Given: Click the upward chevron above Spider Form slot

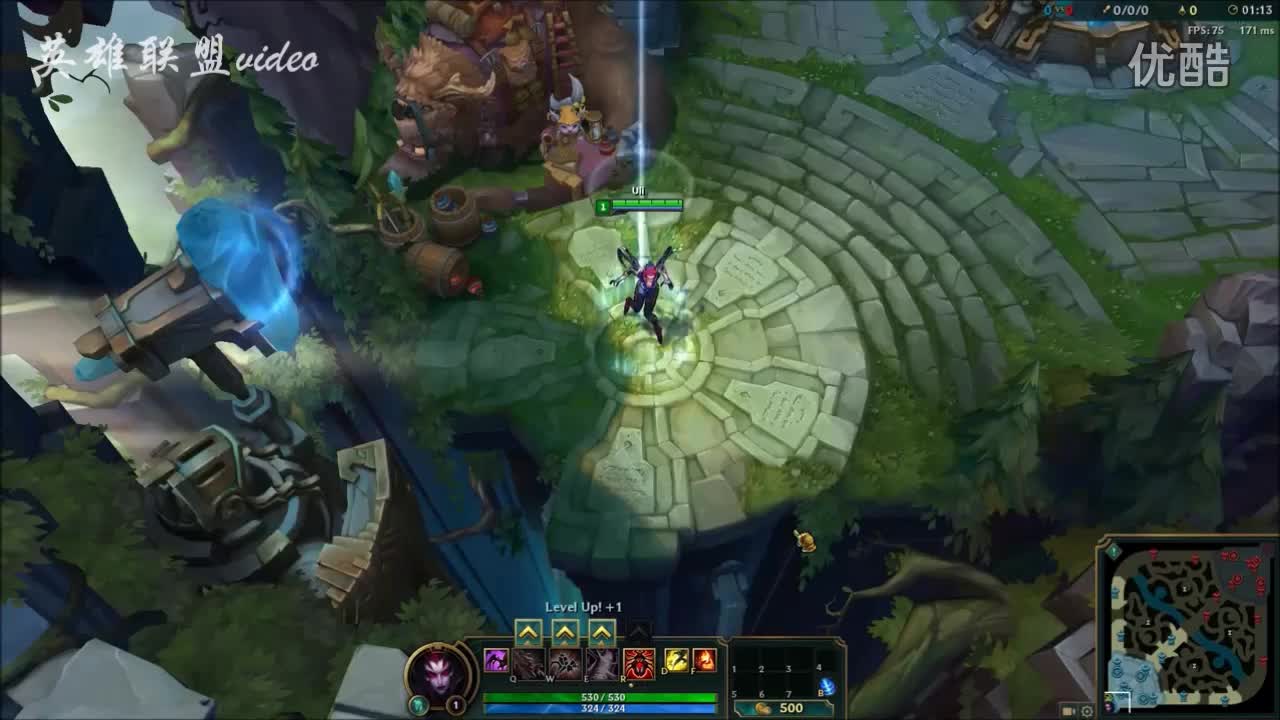Looking at the screenshot, I should coord(637,631).
